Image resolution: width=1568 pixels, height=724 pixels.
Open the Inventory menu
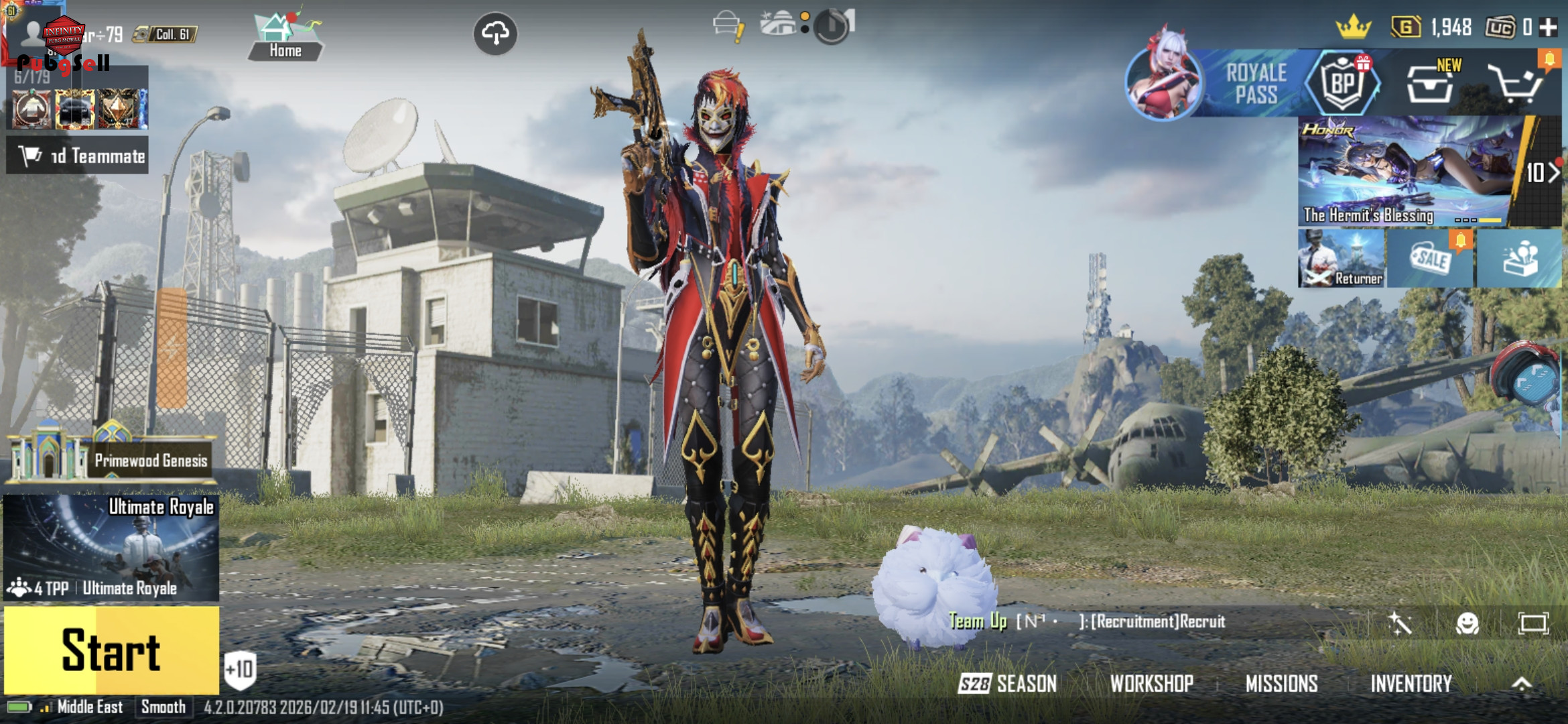click(x=1411, y=684)
